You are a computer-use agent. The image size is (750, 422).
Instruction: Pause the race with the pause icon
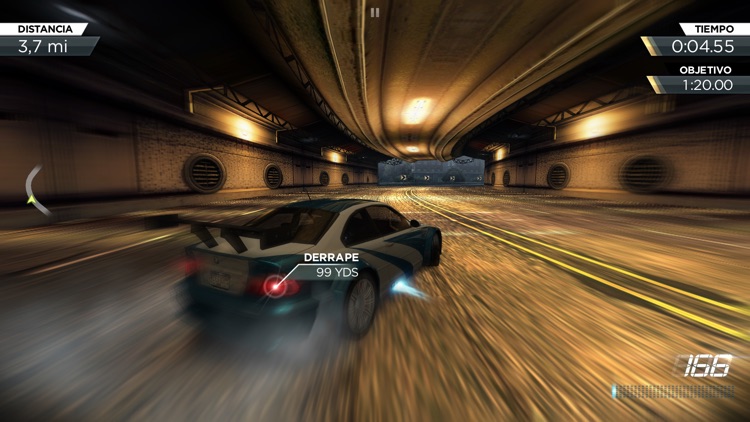(x=375, y=13)
